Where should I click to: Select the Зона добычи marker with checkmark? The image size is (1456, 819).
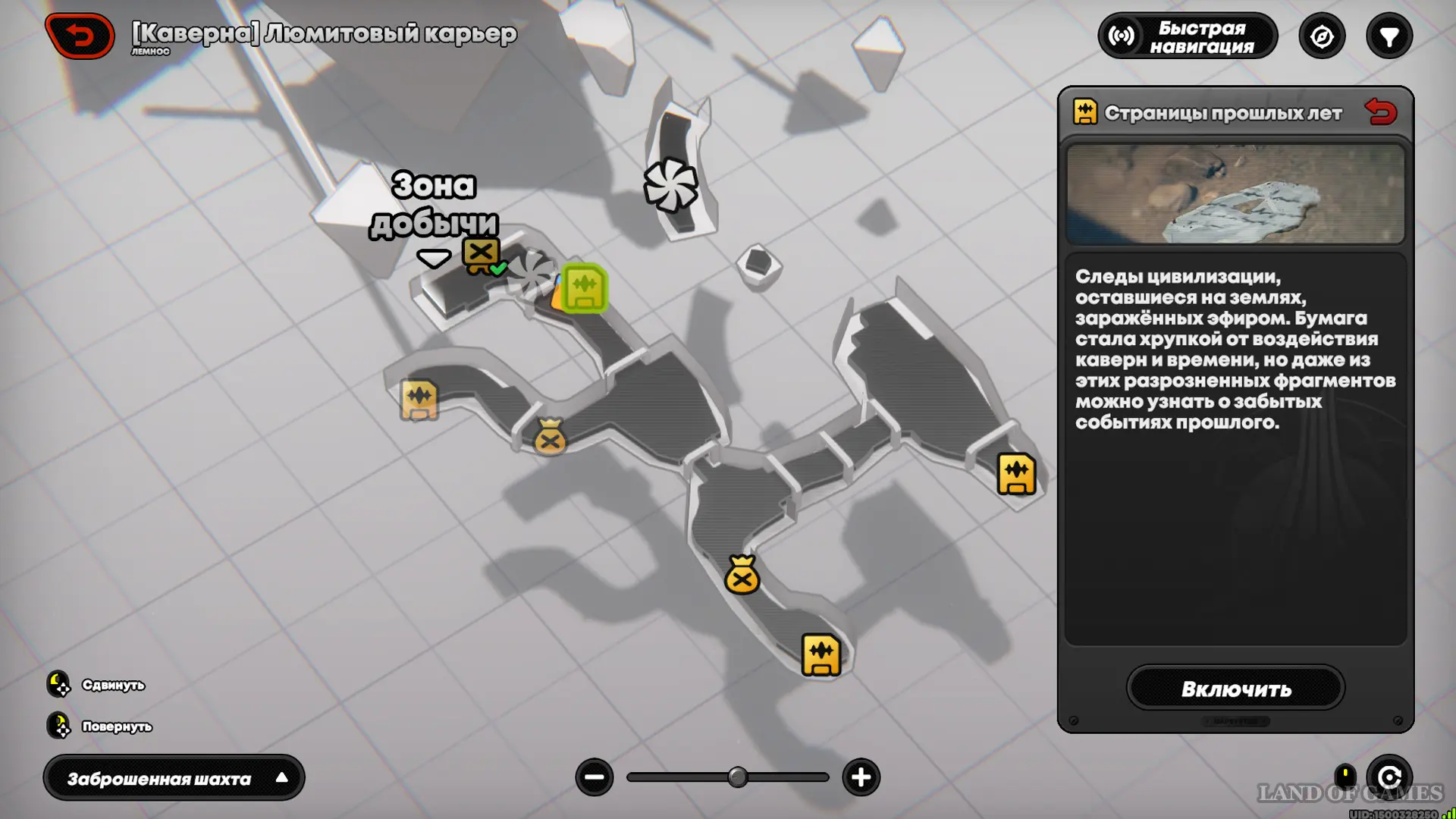482,254
